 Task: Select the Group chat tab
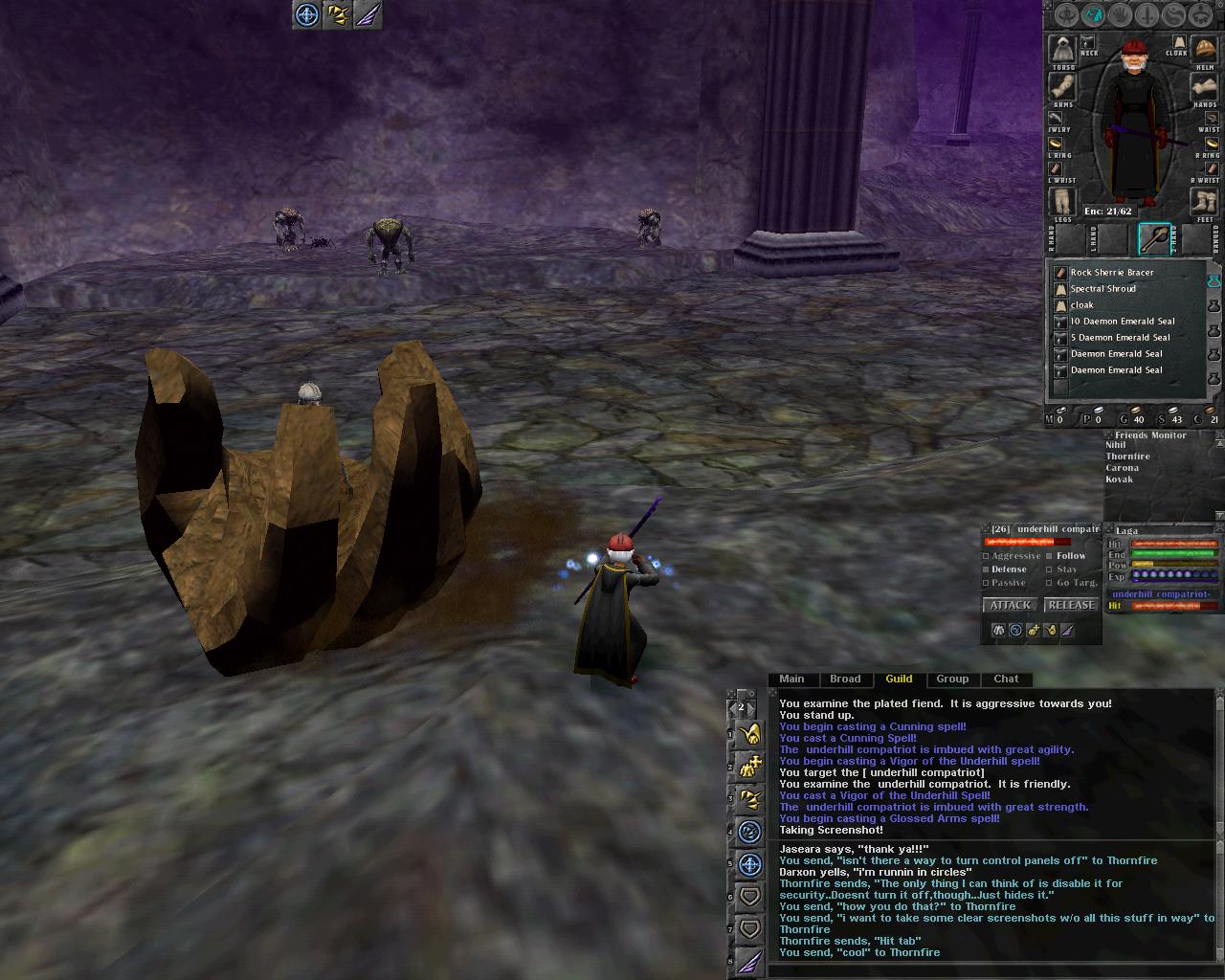pos(952,679)
